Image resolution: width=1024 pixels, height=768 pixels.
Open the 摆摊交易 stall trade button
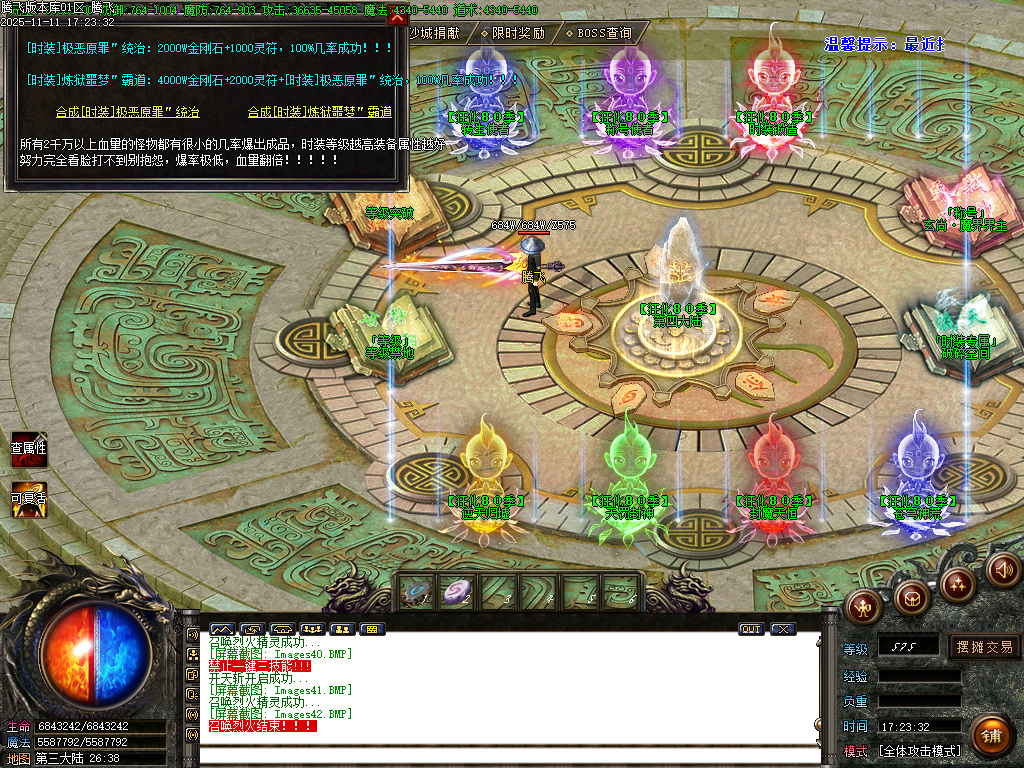coord(983,647)
